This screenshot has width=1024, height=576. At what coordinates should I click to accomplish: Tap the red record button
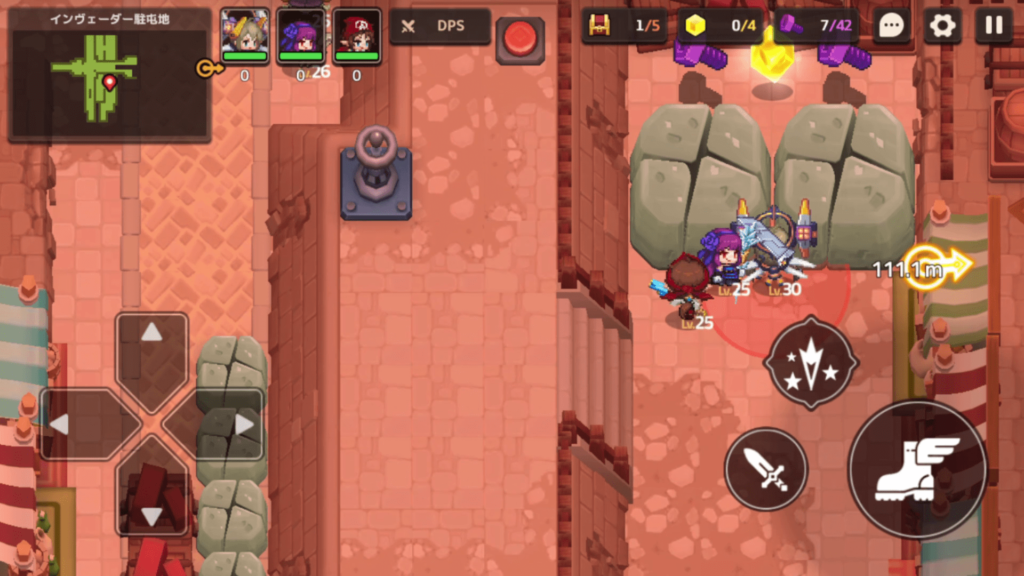(x=520, y=39)
